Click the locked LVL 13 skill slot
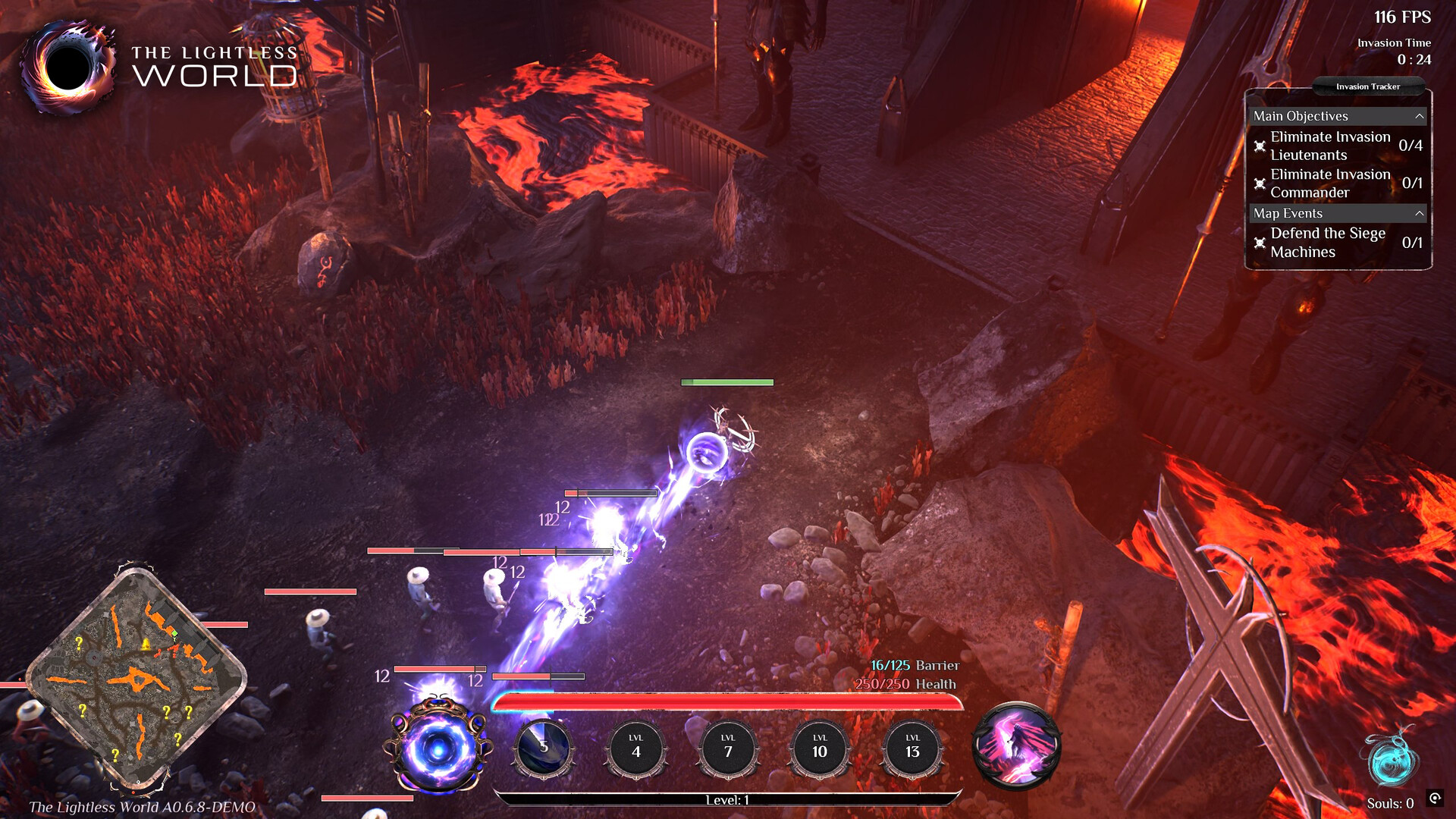1456x819 pixels. [x=912, y=748]
